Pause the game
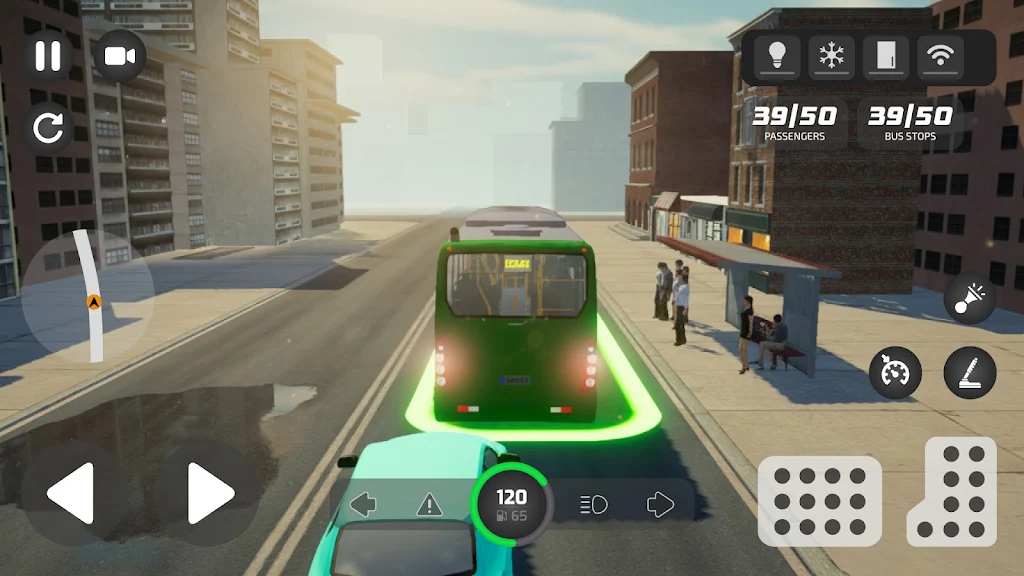This screenshot has height=576, width=1024. click(48, 56)
